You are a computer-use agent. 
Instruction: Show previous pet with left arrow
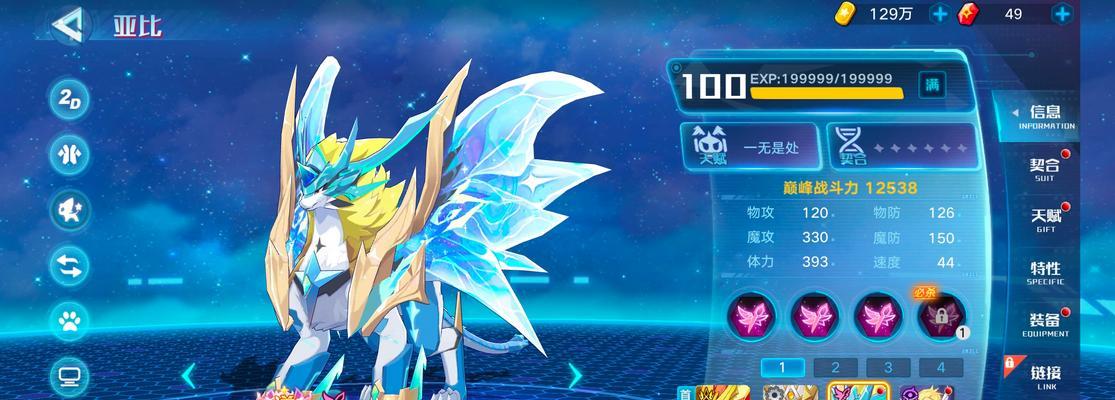[188, 375]
